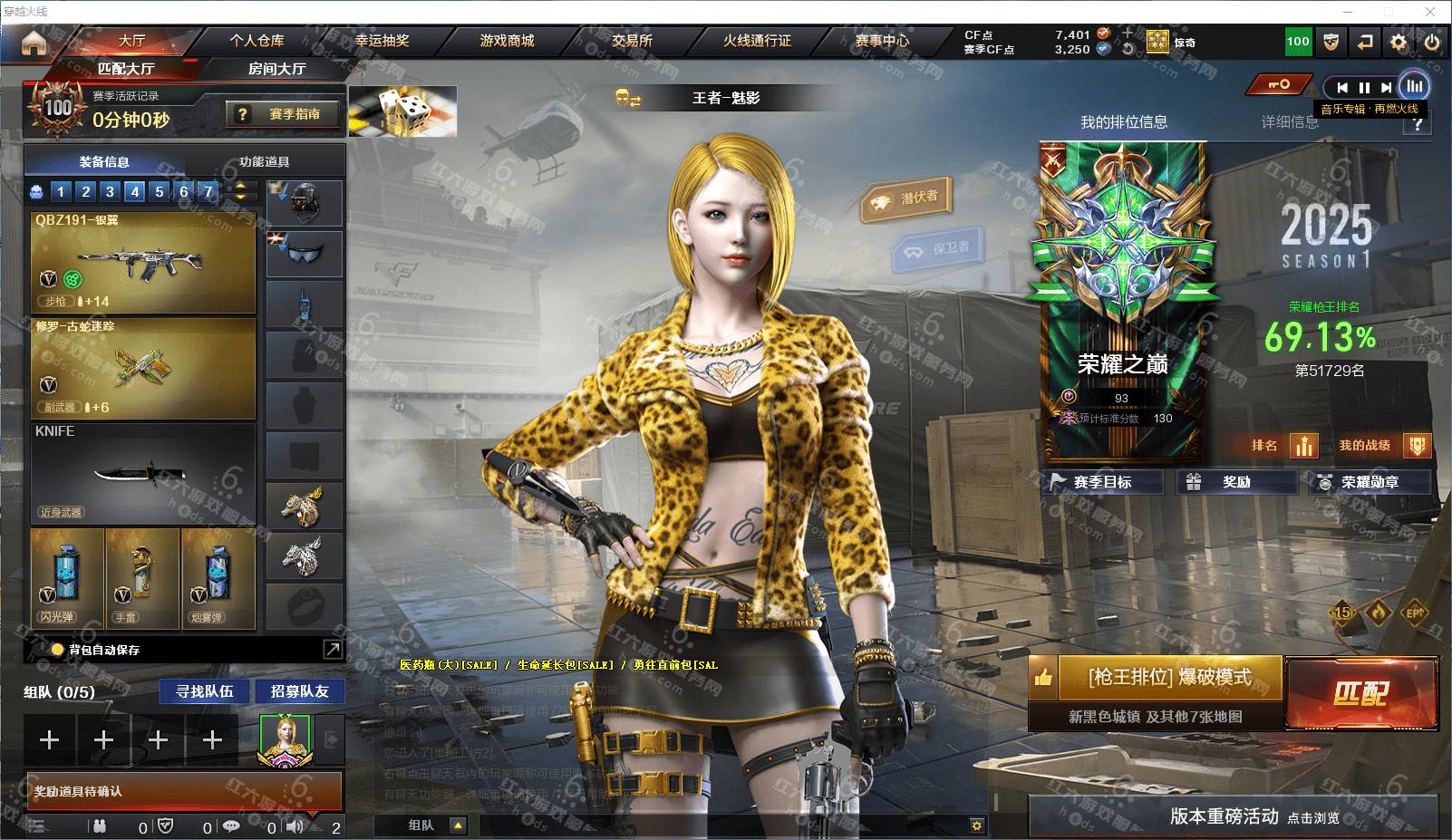Select the QBZ191-银翼 rifle slot

click(x=143, y=263)
